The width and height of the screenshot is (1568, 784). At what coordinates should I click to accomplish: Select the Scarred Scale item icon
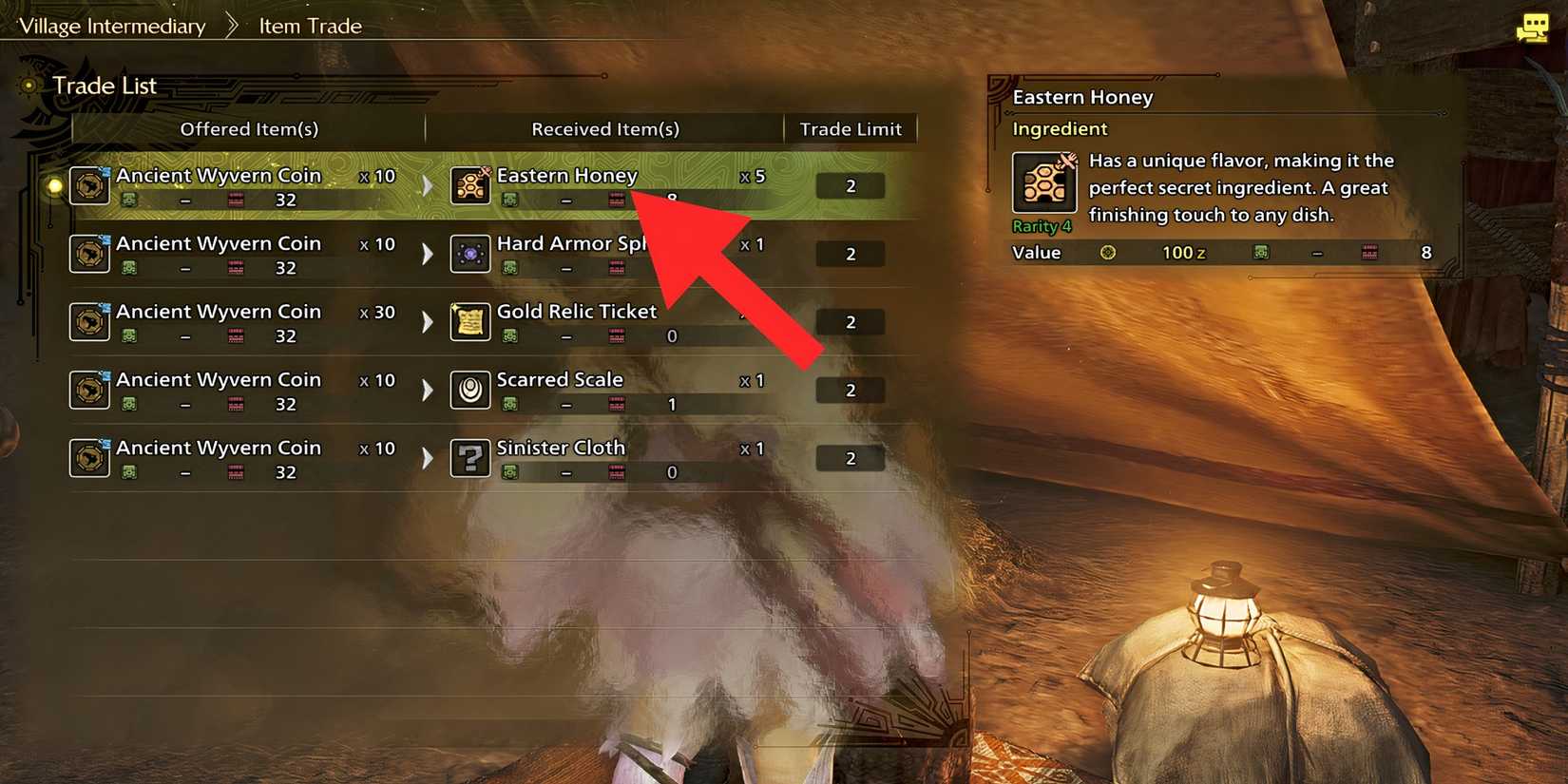470,390
